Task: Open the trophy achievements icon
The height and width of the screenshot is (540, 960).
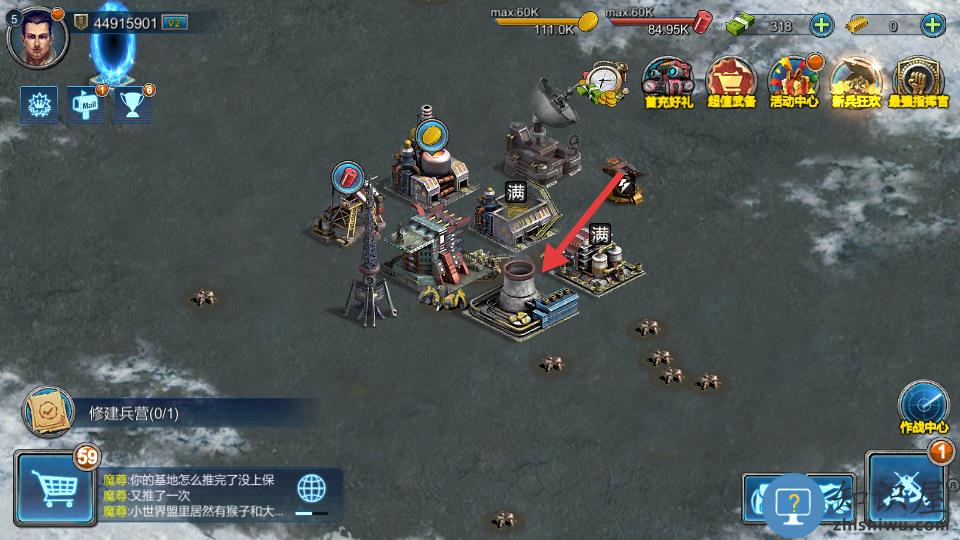Action: [131, 105]
